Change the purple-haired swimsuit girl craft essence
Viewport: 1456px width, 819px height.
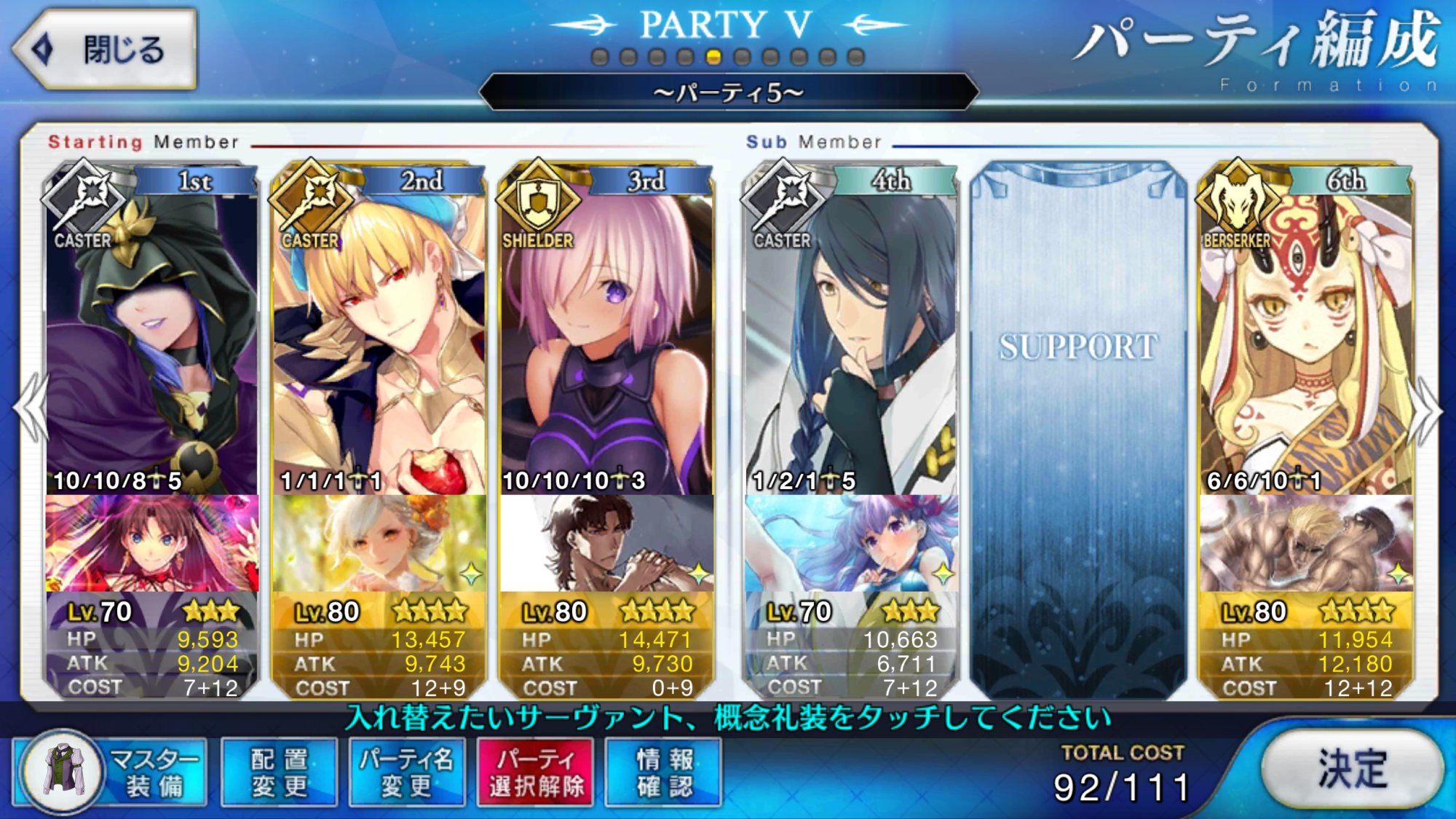(x=850, y=543)
